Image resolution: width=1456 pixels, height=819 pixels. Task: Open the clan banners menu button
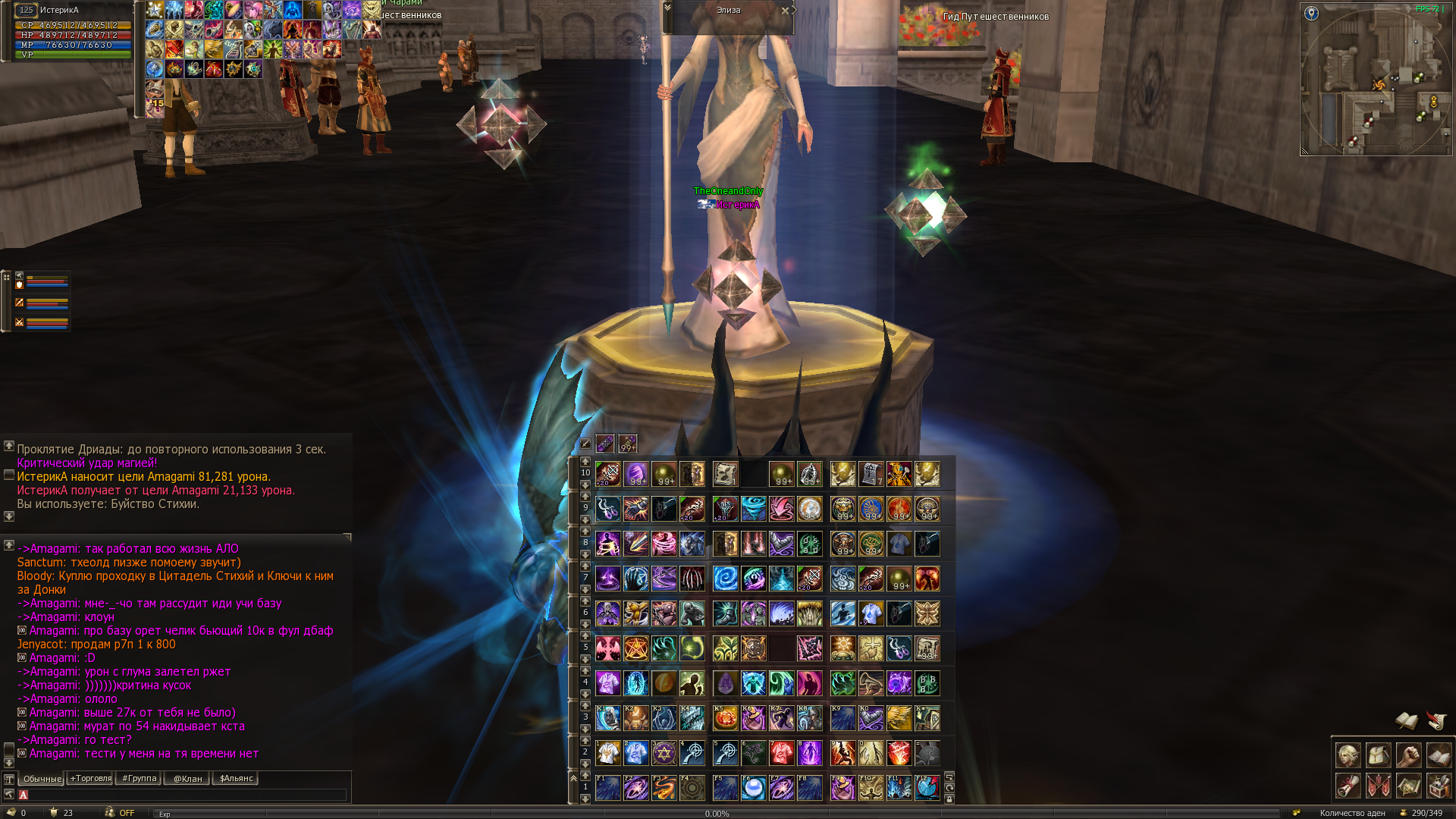coord(1378,786)
